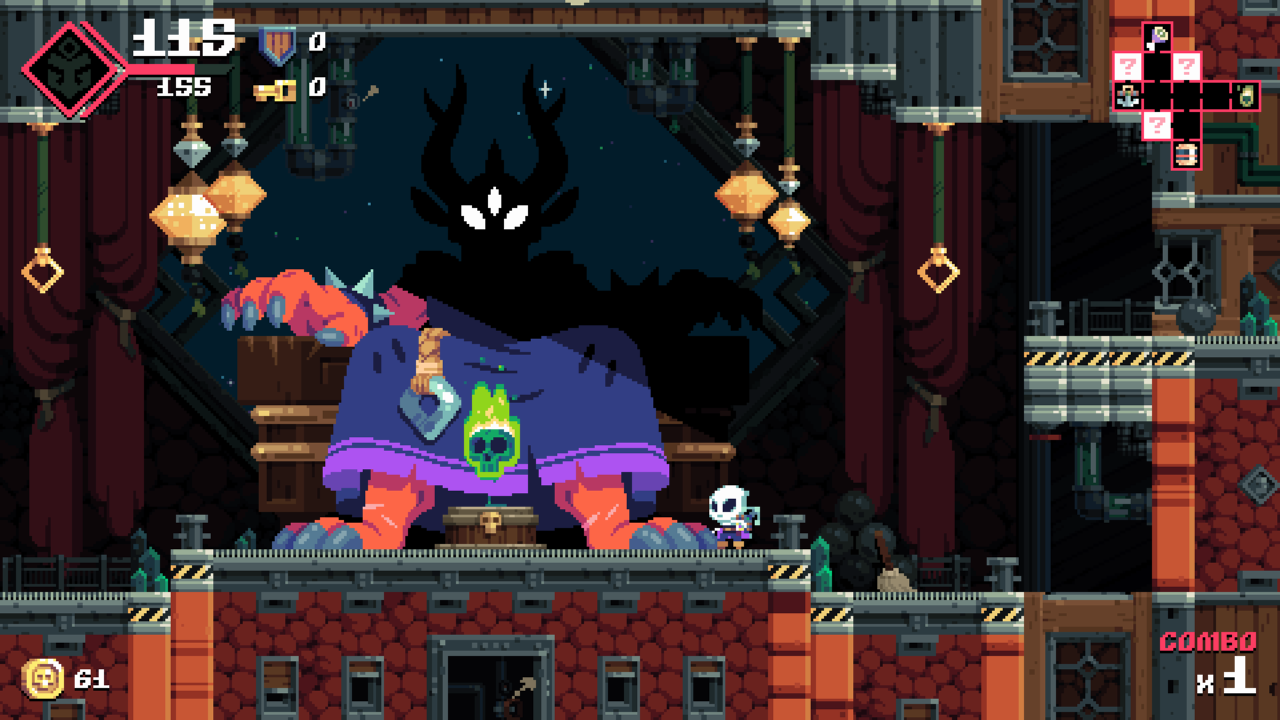Select the green skull lantern room on minimap
The height and width of the screenshot is (720, 1280).
[1246, 96]
